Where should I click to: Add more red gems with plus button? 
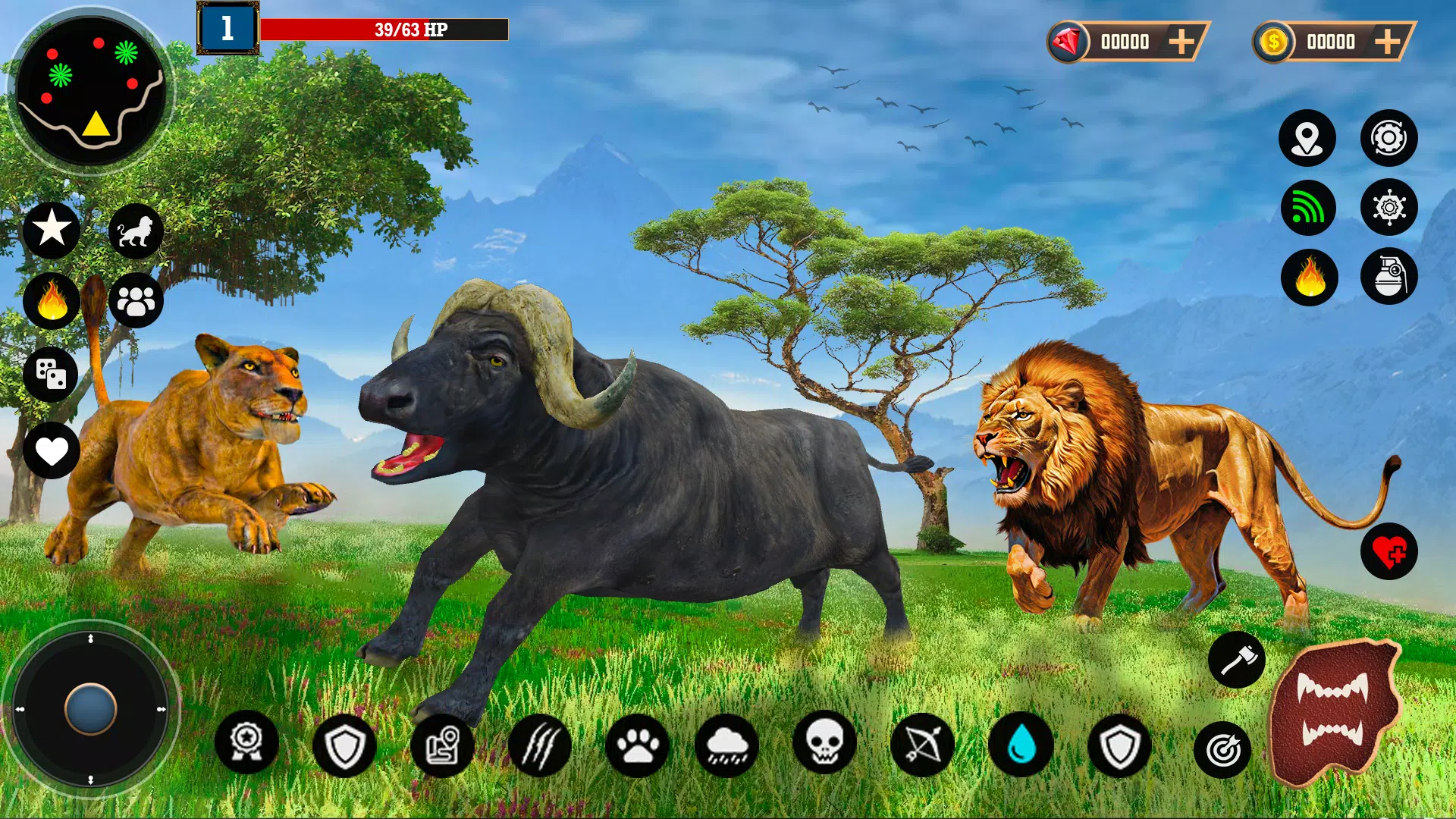click(x=1181, y=42)
